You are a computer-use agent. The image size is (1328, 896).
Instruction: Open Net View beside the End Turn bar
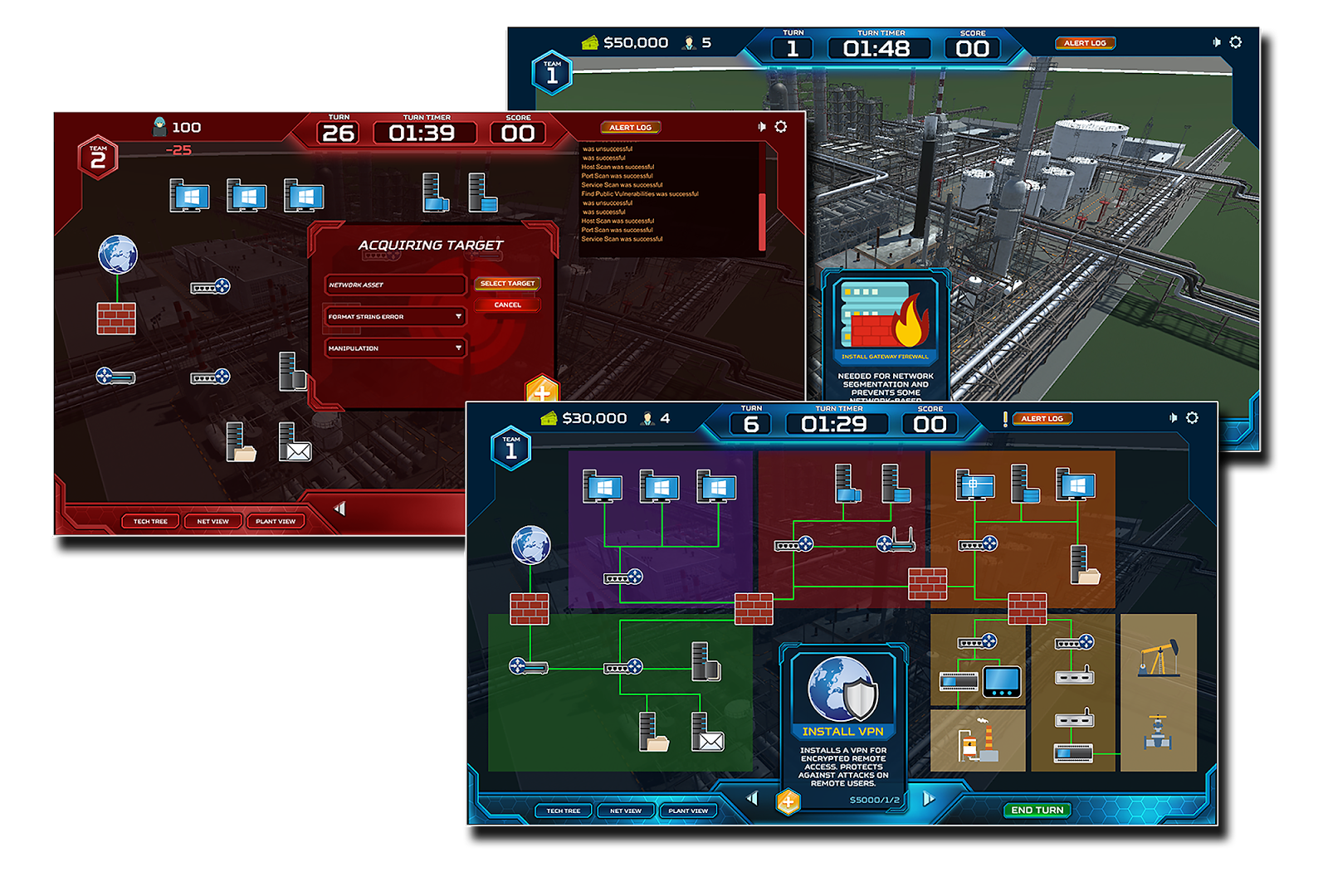(626, 811)
